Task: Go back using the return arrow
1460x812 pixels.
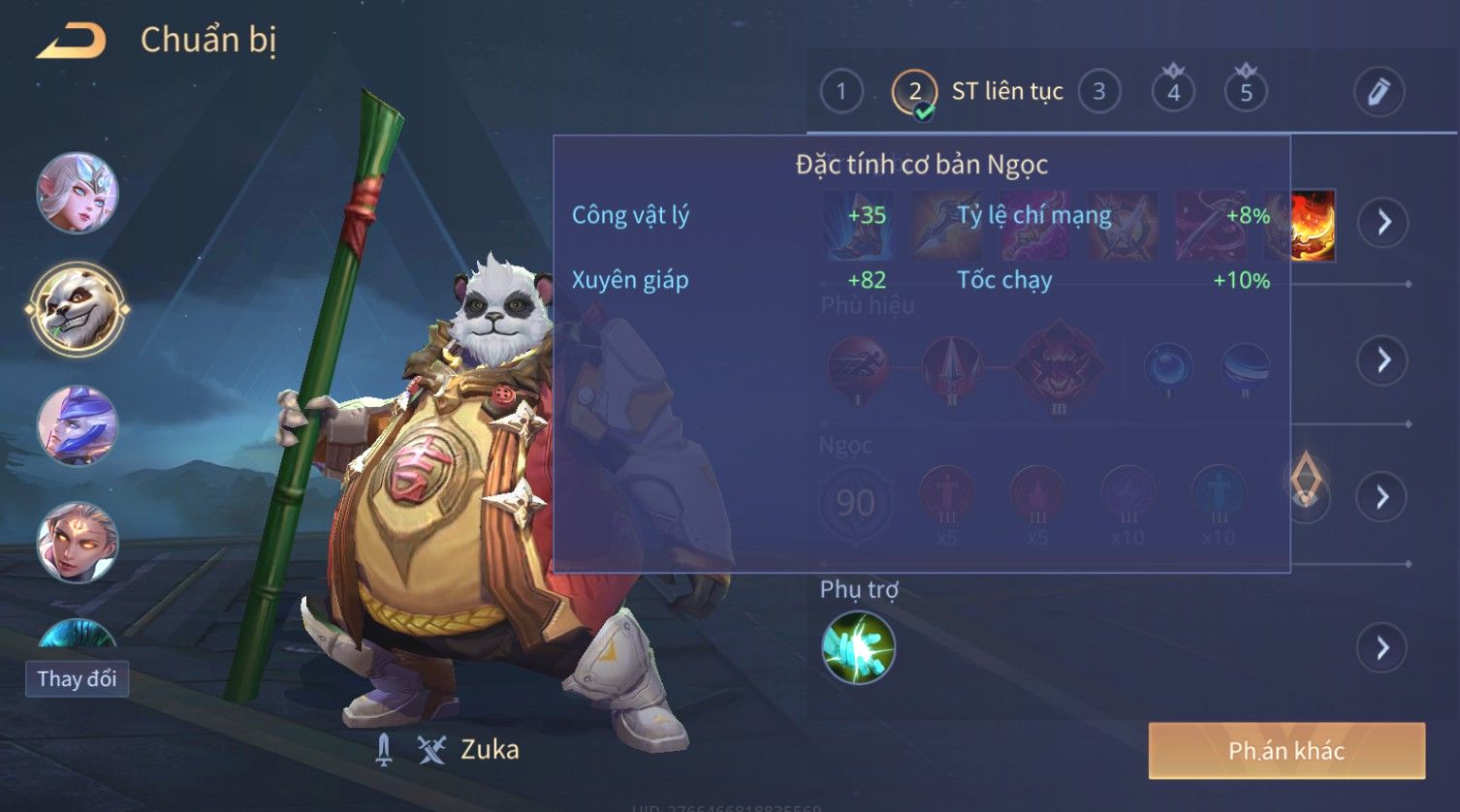Action: click(71, 41)
